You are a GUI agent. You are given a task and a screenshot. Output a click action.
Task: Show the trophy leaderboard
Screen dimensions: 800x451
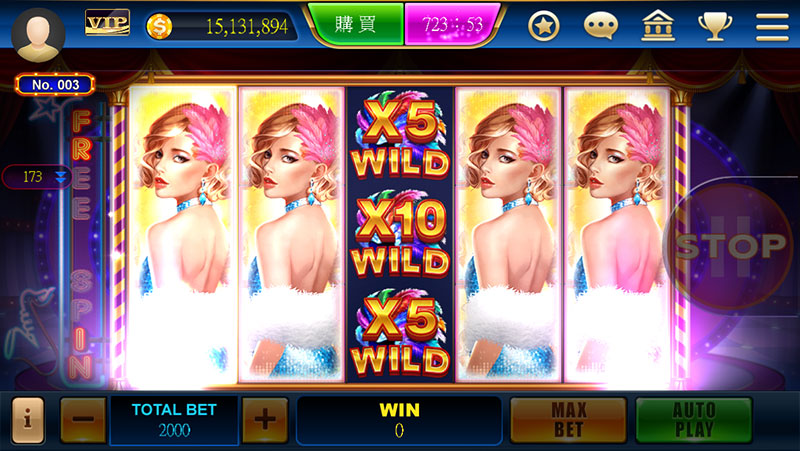click(714, 27)
